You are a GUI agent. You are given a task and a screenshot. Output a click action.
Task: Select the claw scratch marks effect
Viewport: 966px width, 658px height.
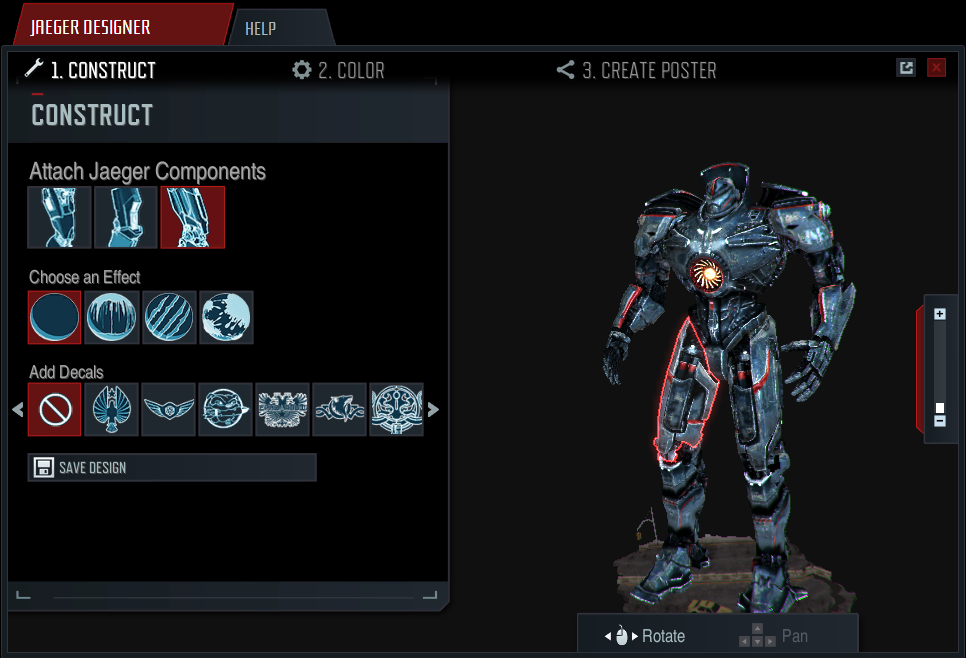click(169, 317)
